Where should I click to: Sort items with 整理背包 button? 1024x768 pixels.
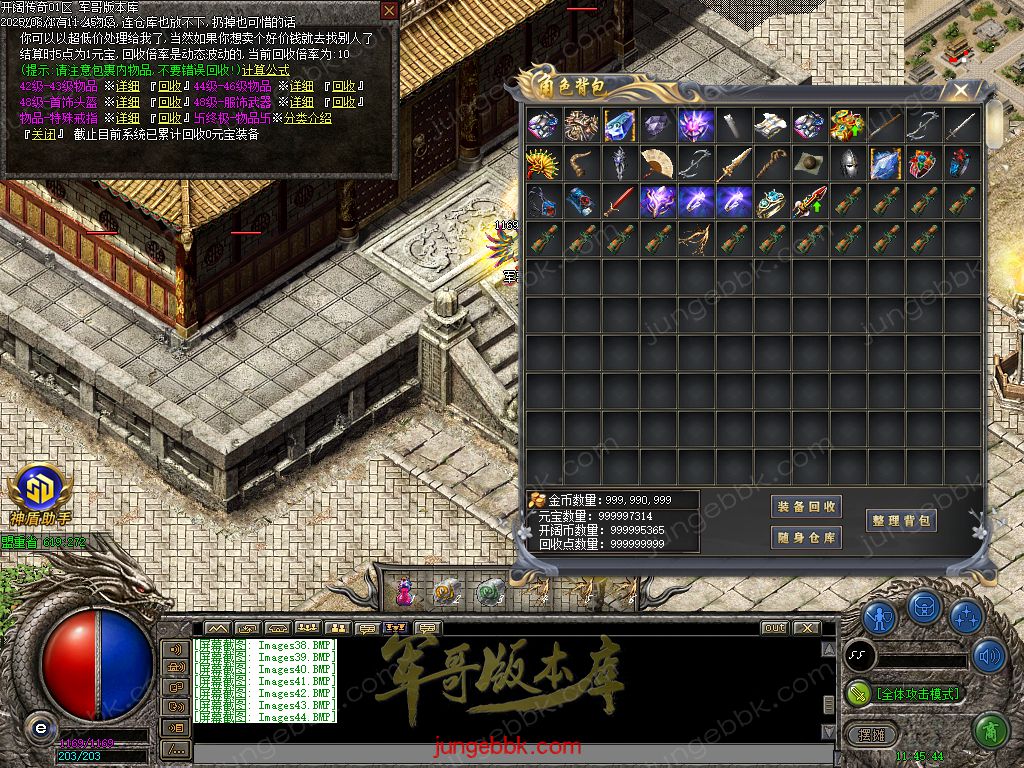[x=902, y=520]
